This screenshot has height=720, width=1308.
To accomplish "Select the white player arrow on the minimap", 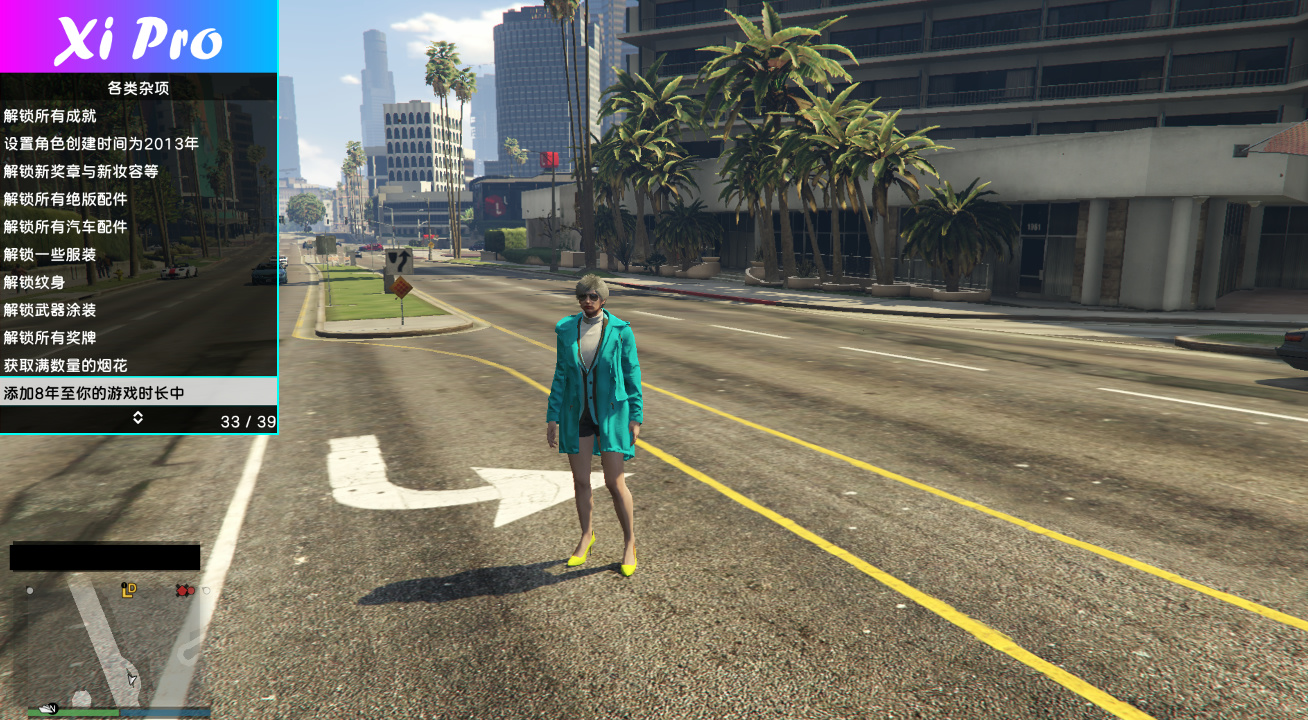I will pyautogui.click(x=131, y=678).
